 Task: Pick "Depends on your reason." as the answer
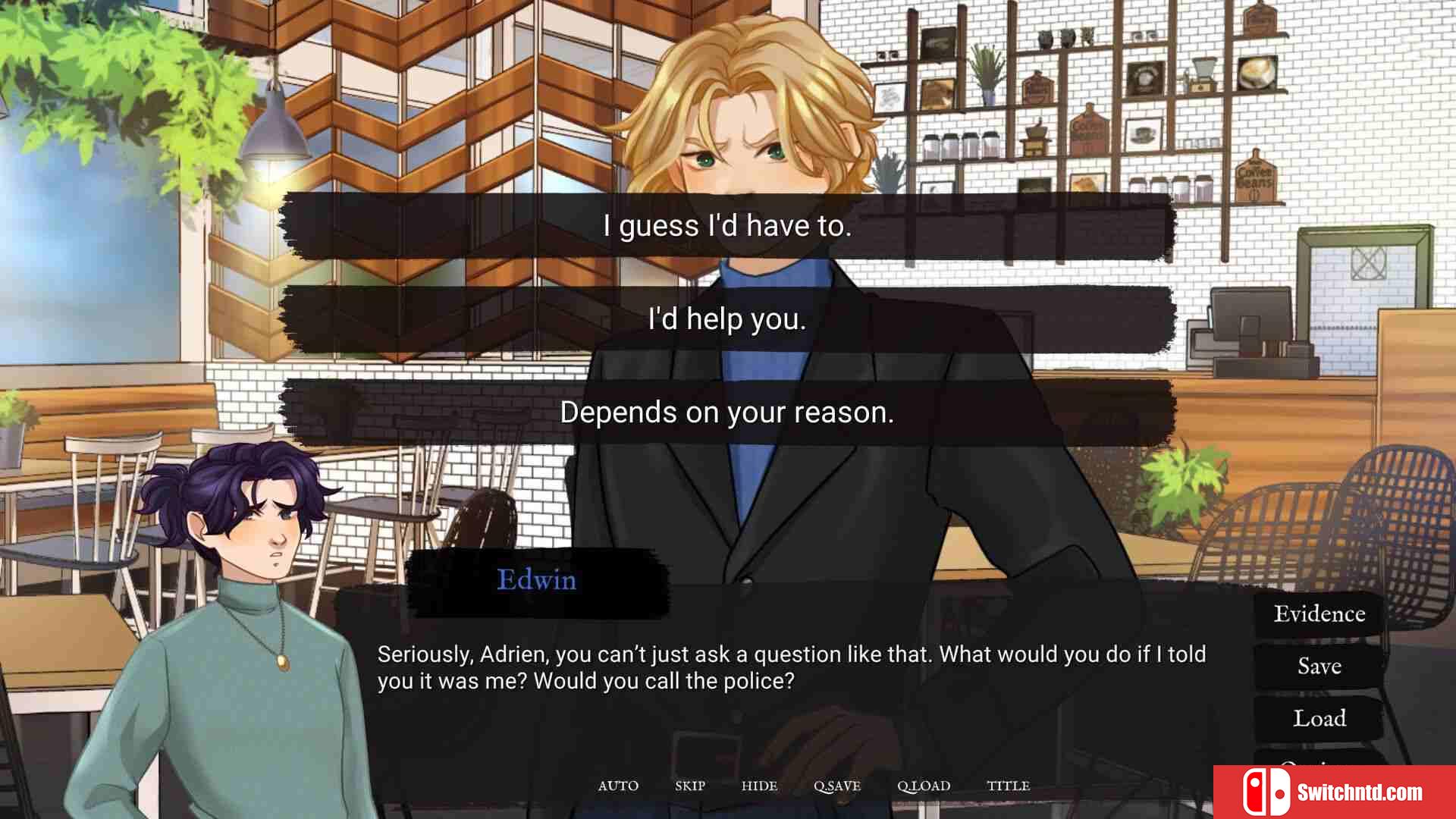coord(727,413)
